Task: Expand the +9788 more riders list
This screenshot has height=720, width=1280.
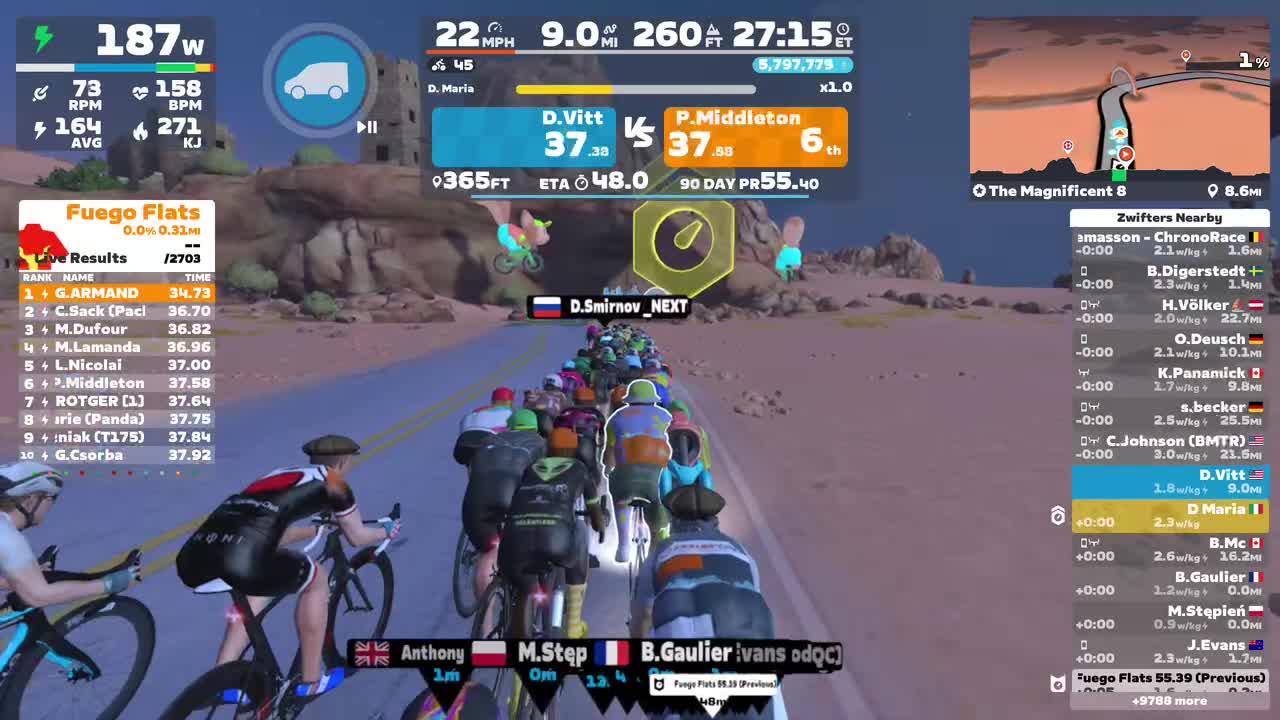Action: (1169, 701)
